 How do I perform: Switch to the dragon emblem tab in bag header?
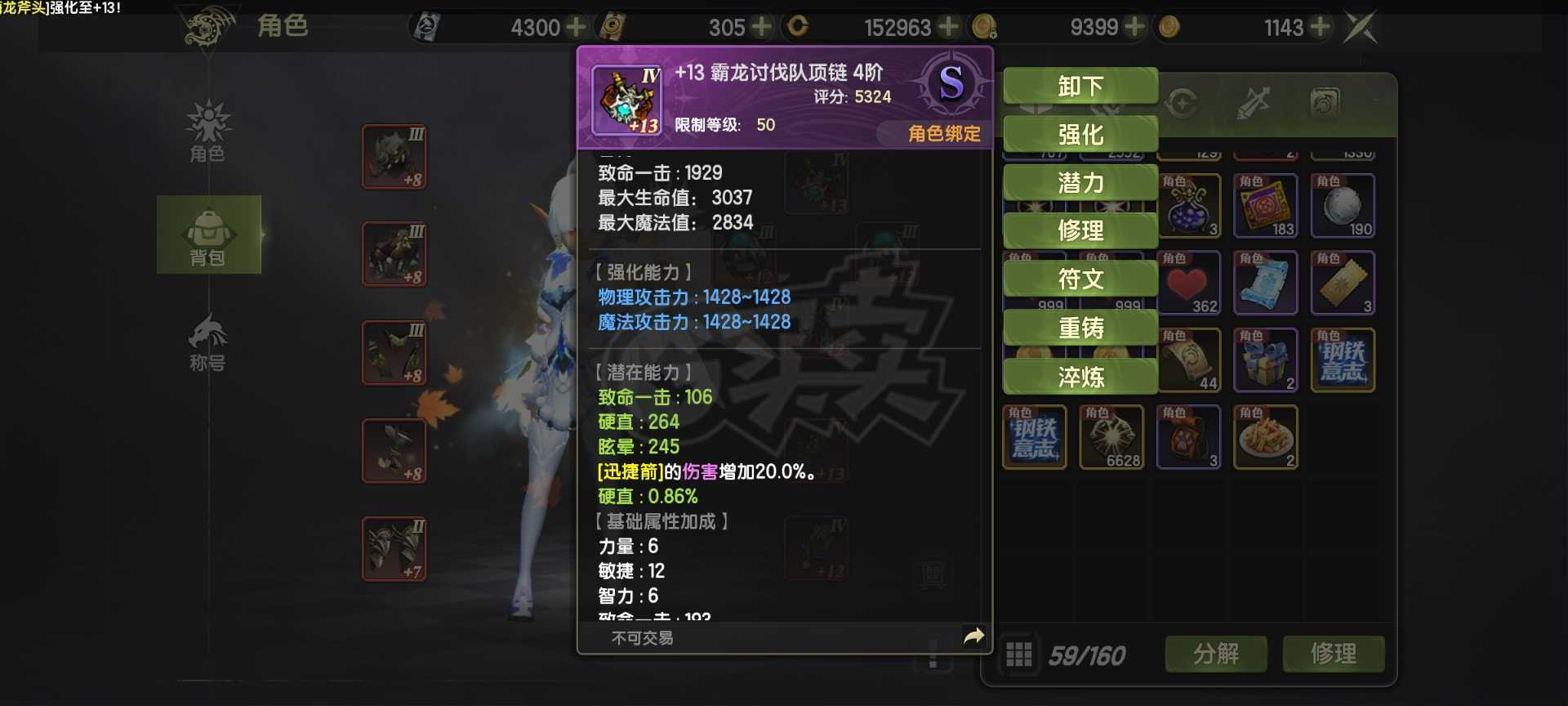coord(1325,102)
